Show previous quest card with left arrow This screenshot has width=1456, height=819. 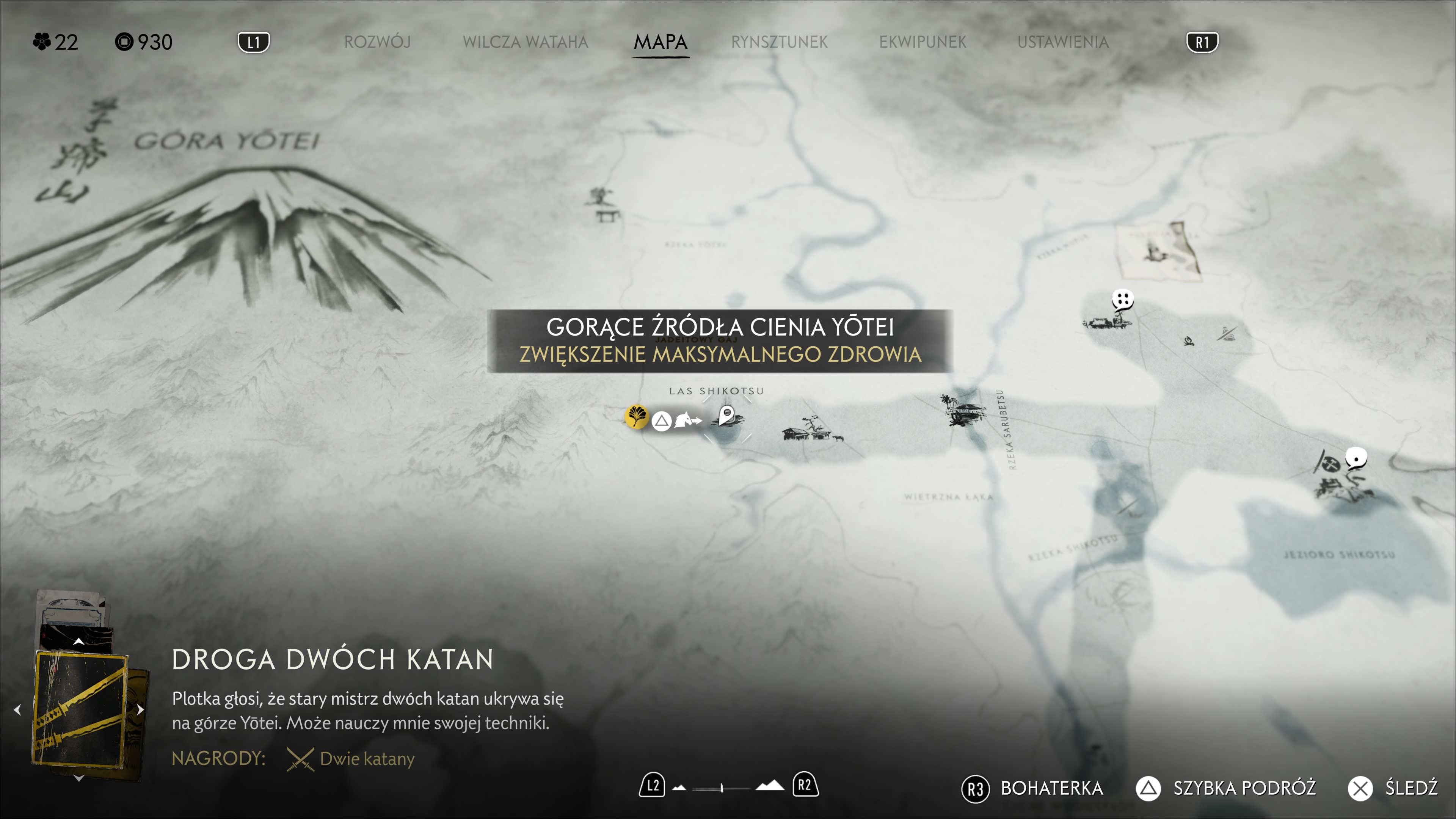pyautogui.click(x=17, y=710)
